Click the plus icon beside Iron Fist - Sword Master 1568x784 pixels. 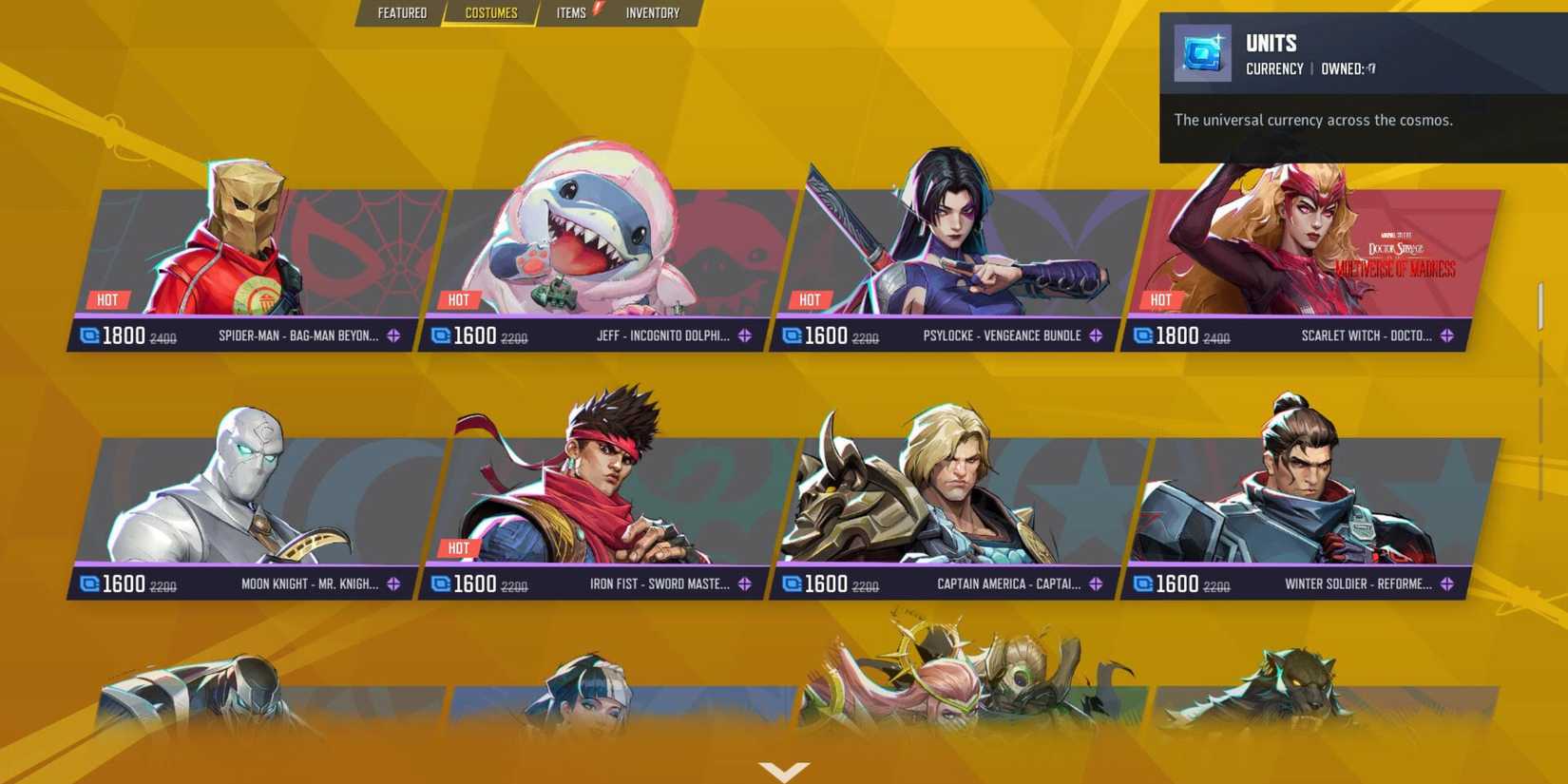(x=745, y=584)
